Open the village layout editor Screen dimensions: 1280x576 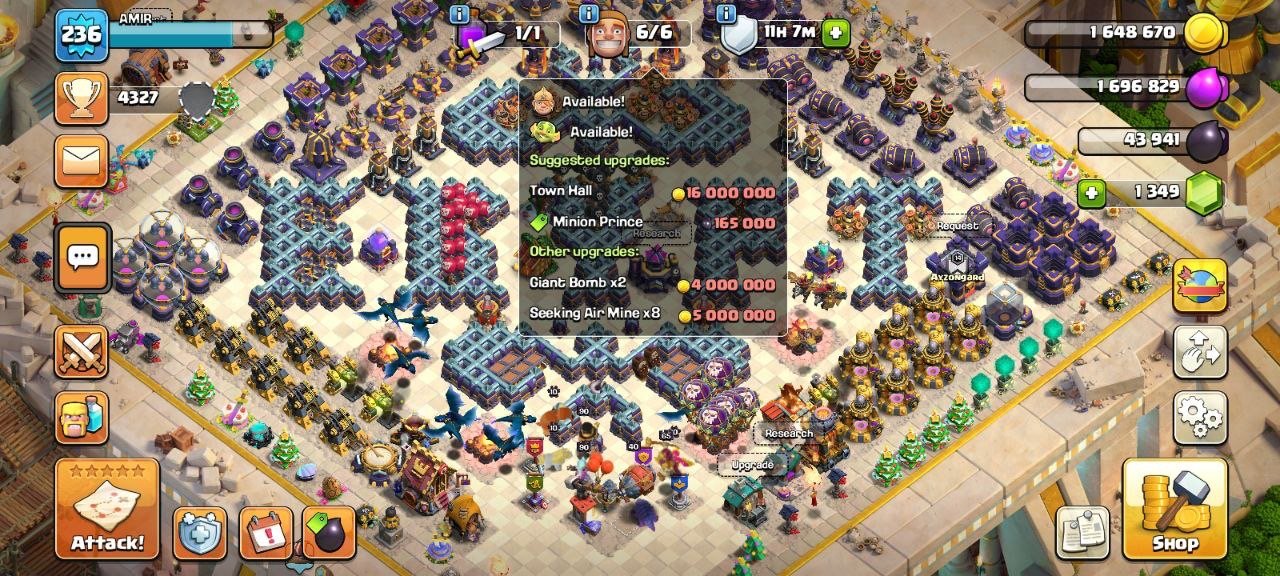pyautogui.click(x=1200, y=351)
